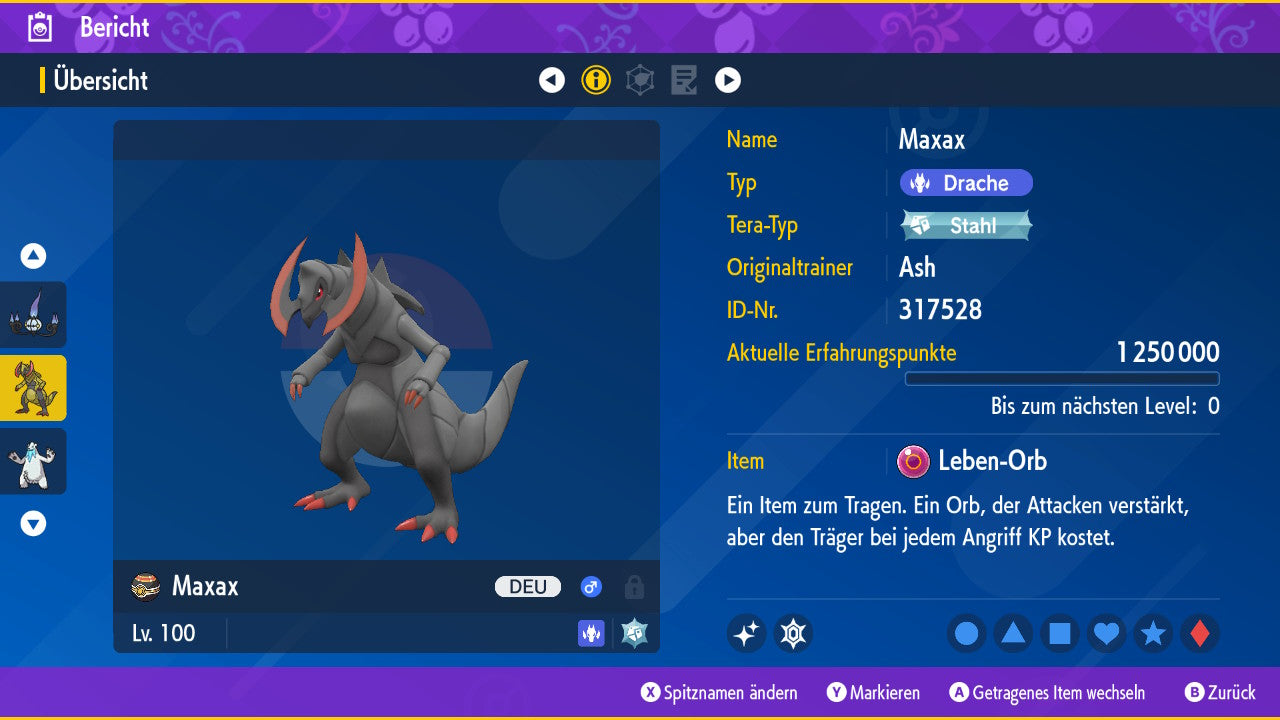Toggle the blue circle marking
Image resolution: width=1280 pixels, height=720 pixels.
pos(966,633)
